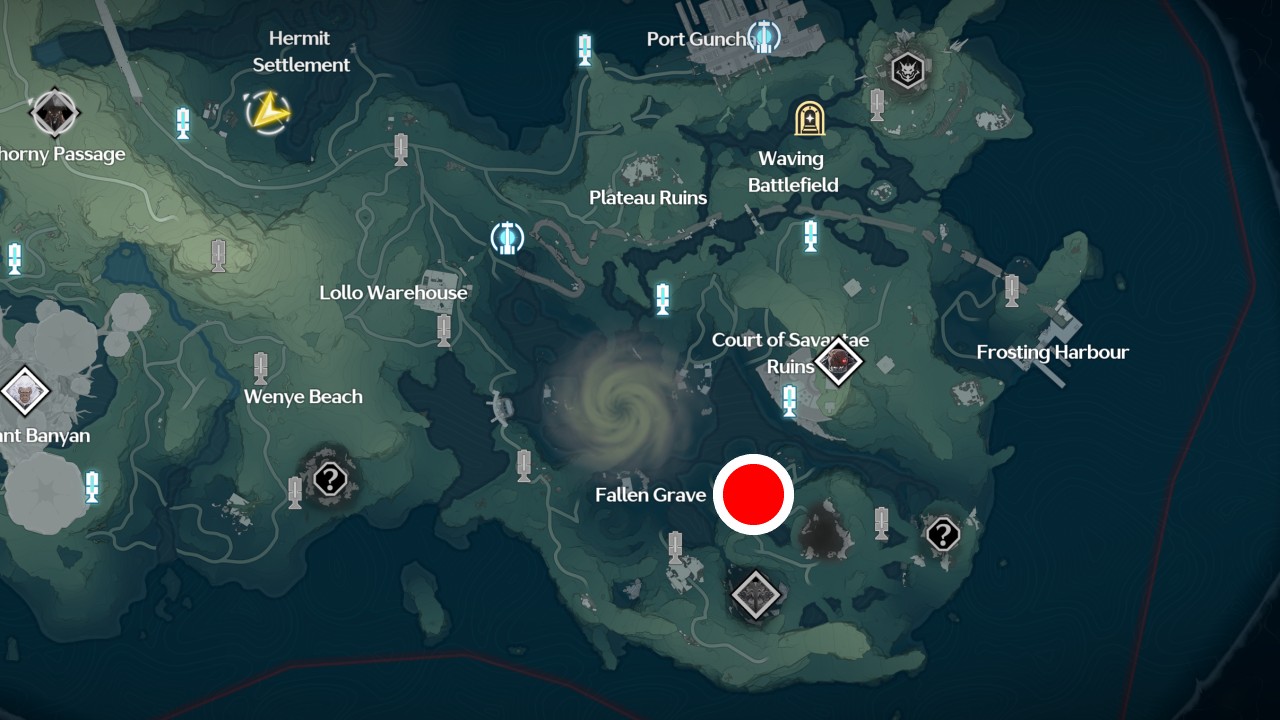The width and height of the screenshot is (1280, 720).
Task: Select the circular harbour icon at Port Gunch
Action: [x=764, y=37]
